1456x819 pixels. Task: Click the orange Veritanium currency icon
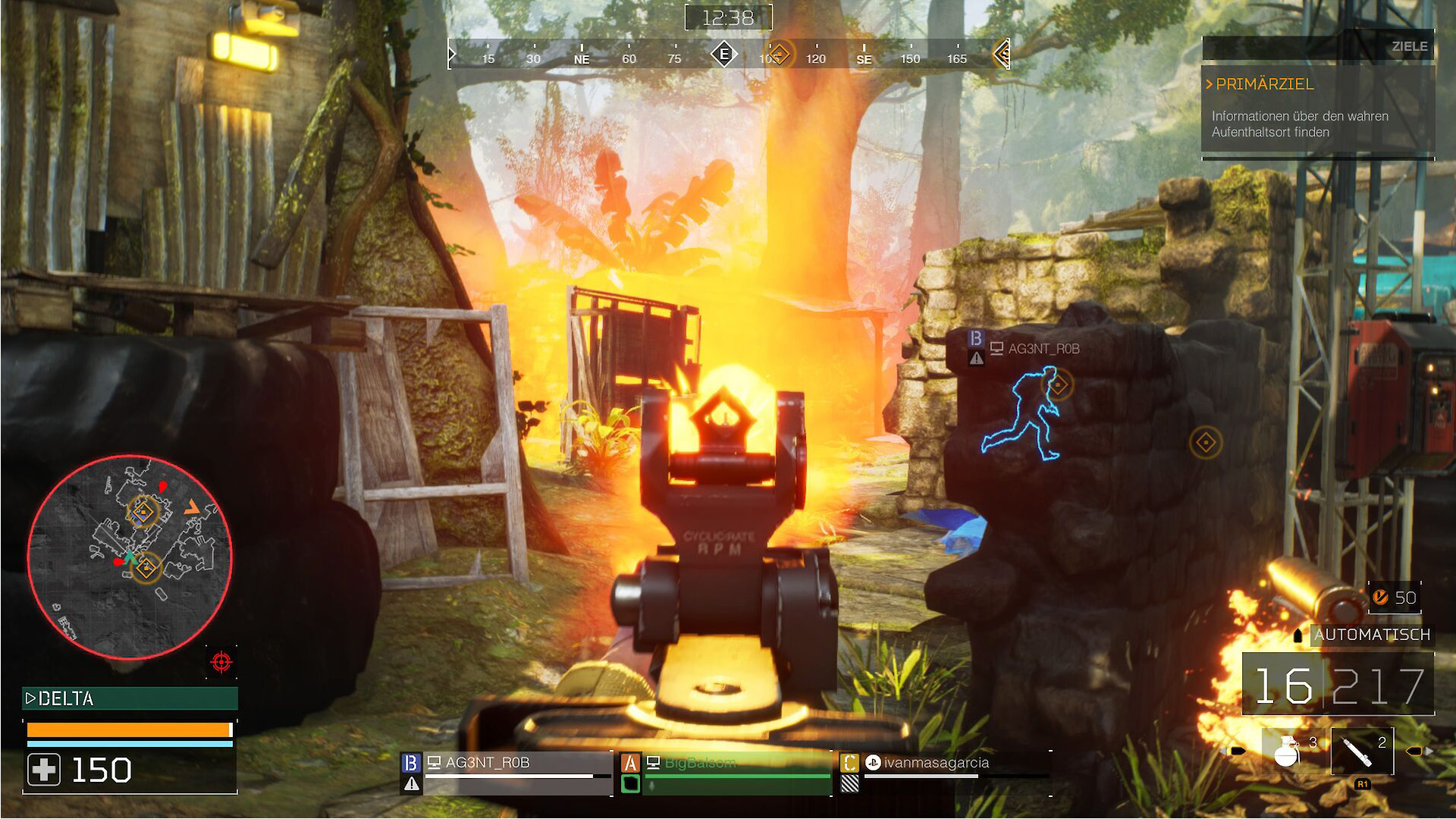point(1381,598)
